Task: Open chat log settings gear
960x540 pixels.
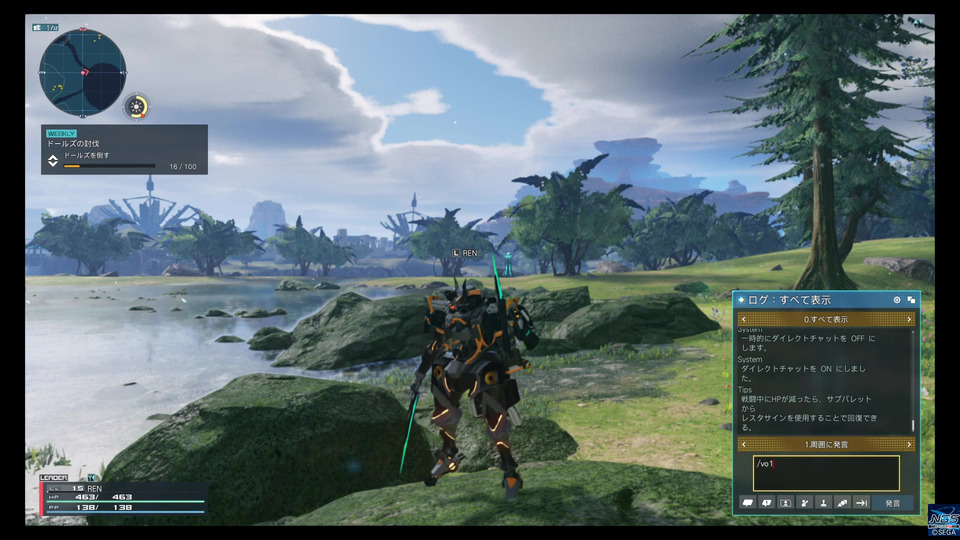Action: [896, 300]
